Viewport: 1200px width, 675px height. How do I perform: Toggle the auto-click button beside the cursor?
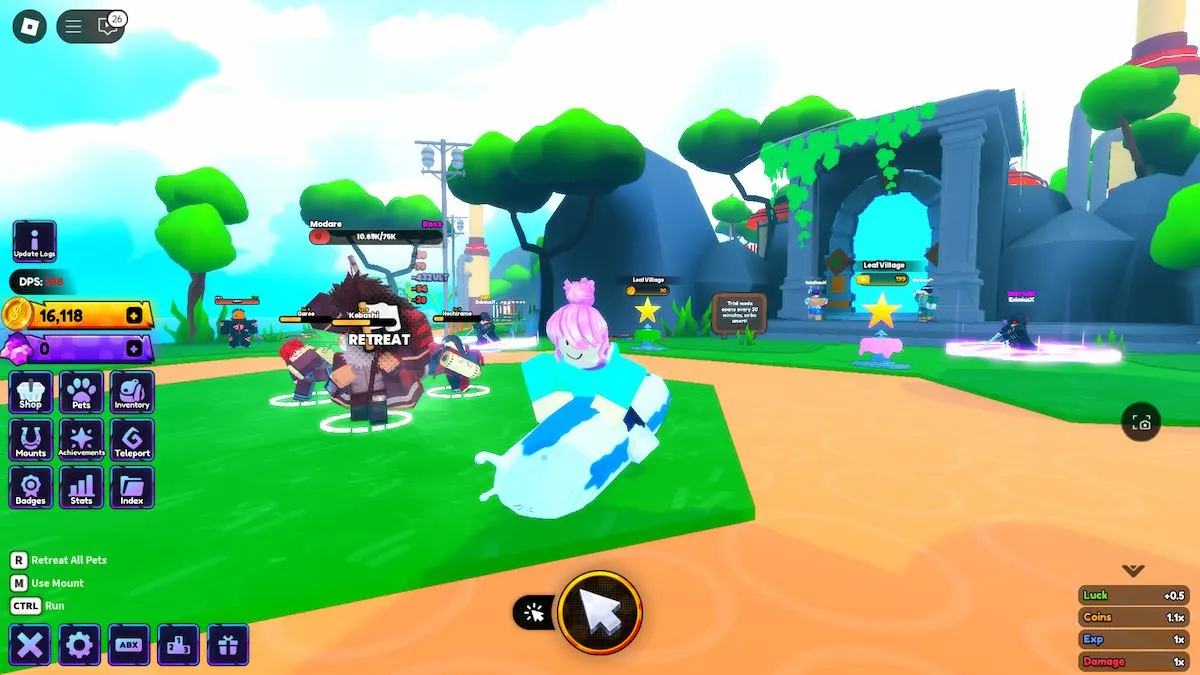pos(535,613)
